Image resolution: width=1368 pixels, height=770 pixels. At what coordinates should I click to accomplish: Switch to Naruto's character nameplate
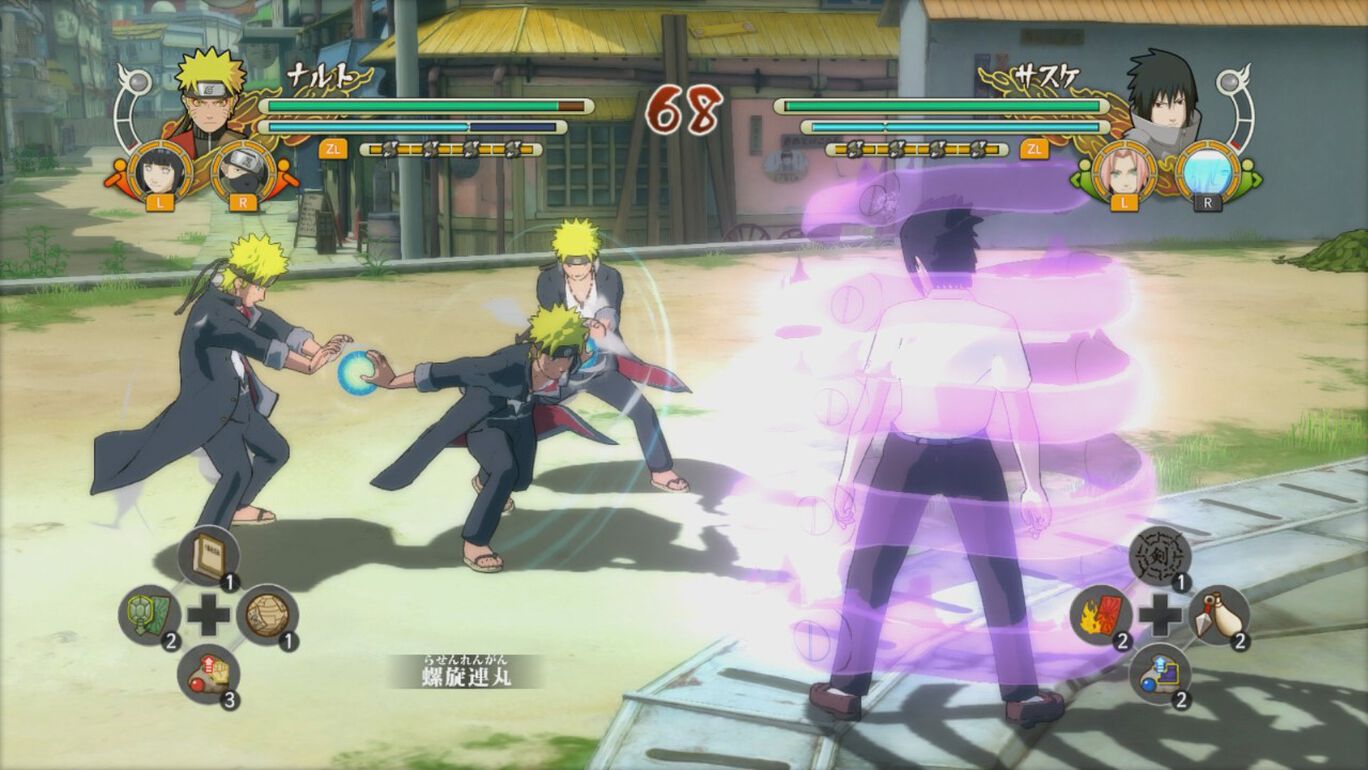click(x=322, y=74)
